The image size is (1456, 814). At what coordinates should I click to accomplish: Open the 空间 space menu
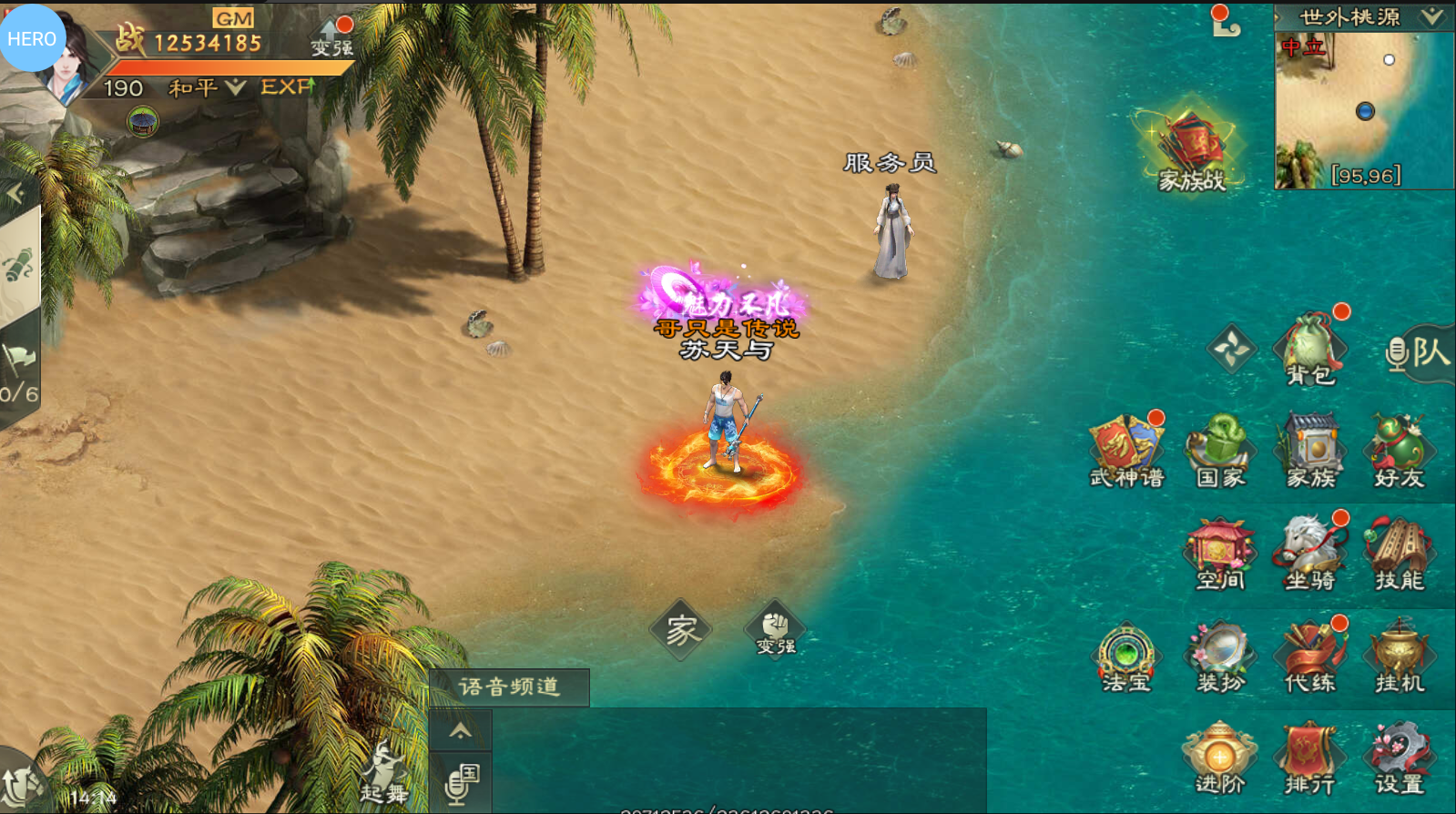tap(1220, 554)
